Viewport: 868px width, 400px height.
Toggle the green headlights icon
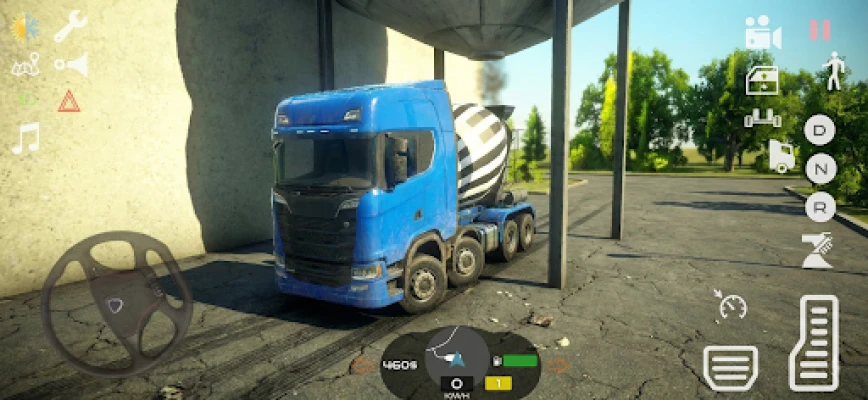coord(24,99)
